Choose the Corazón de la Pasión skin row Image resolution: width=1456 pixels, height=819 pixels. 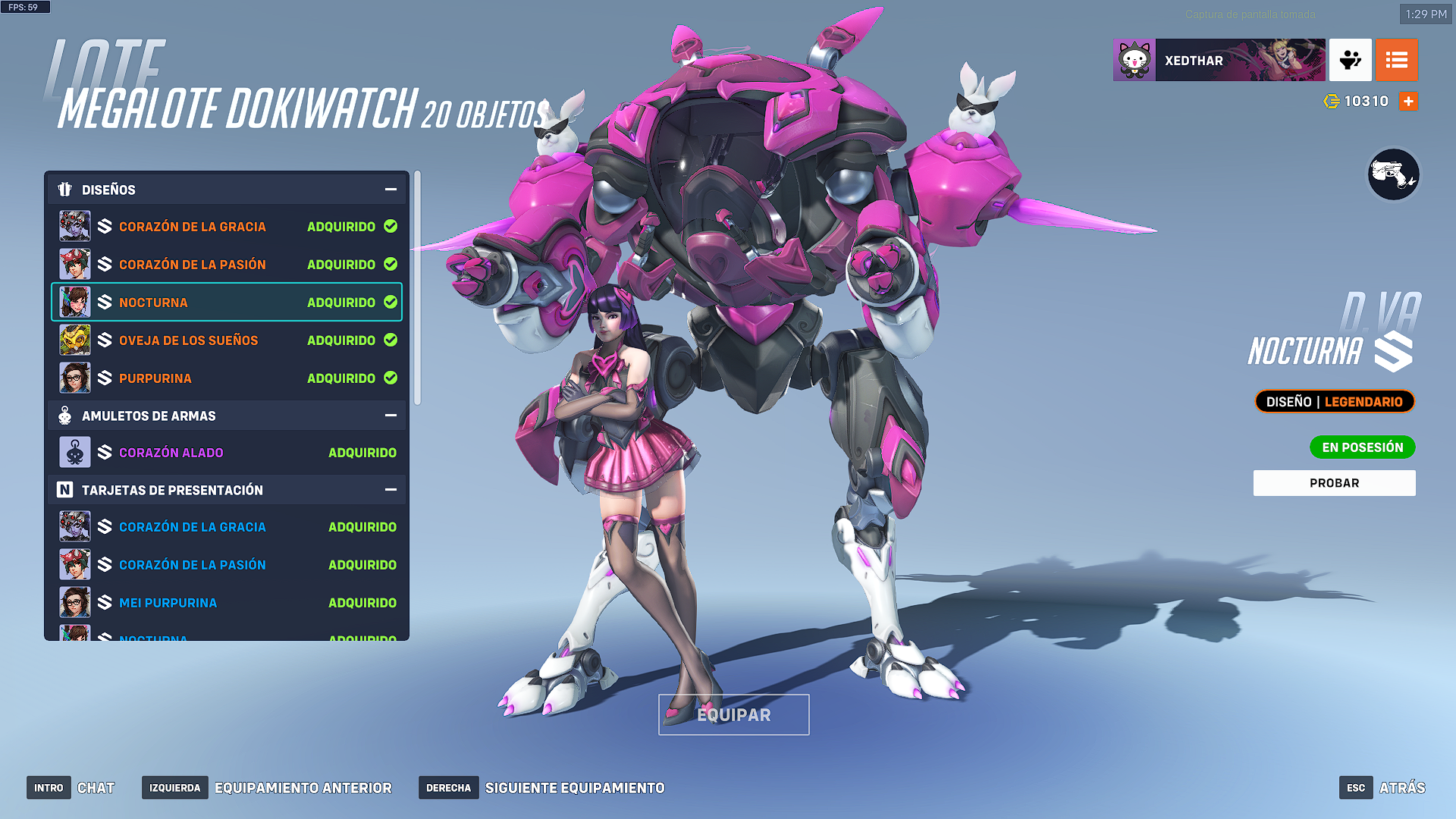(x=227, y=265)
